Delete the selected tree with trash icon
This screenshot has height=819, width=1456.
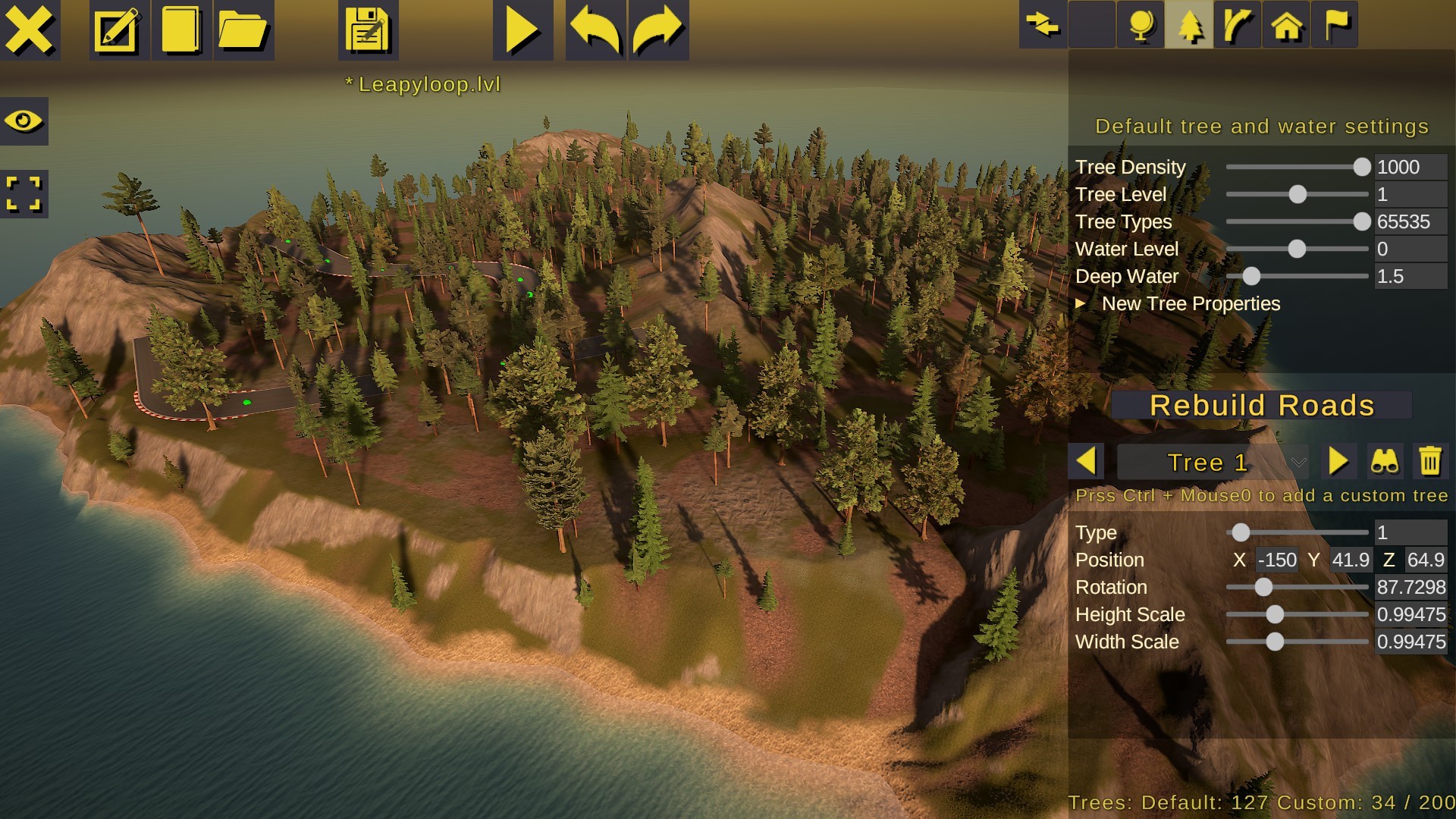(x=1430, y=461)
